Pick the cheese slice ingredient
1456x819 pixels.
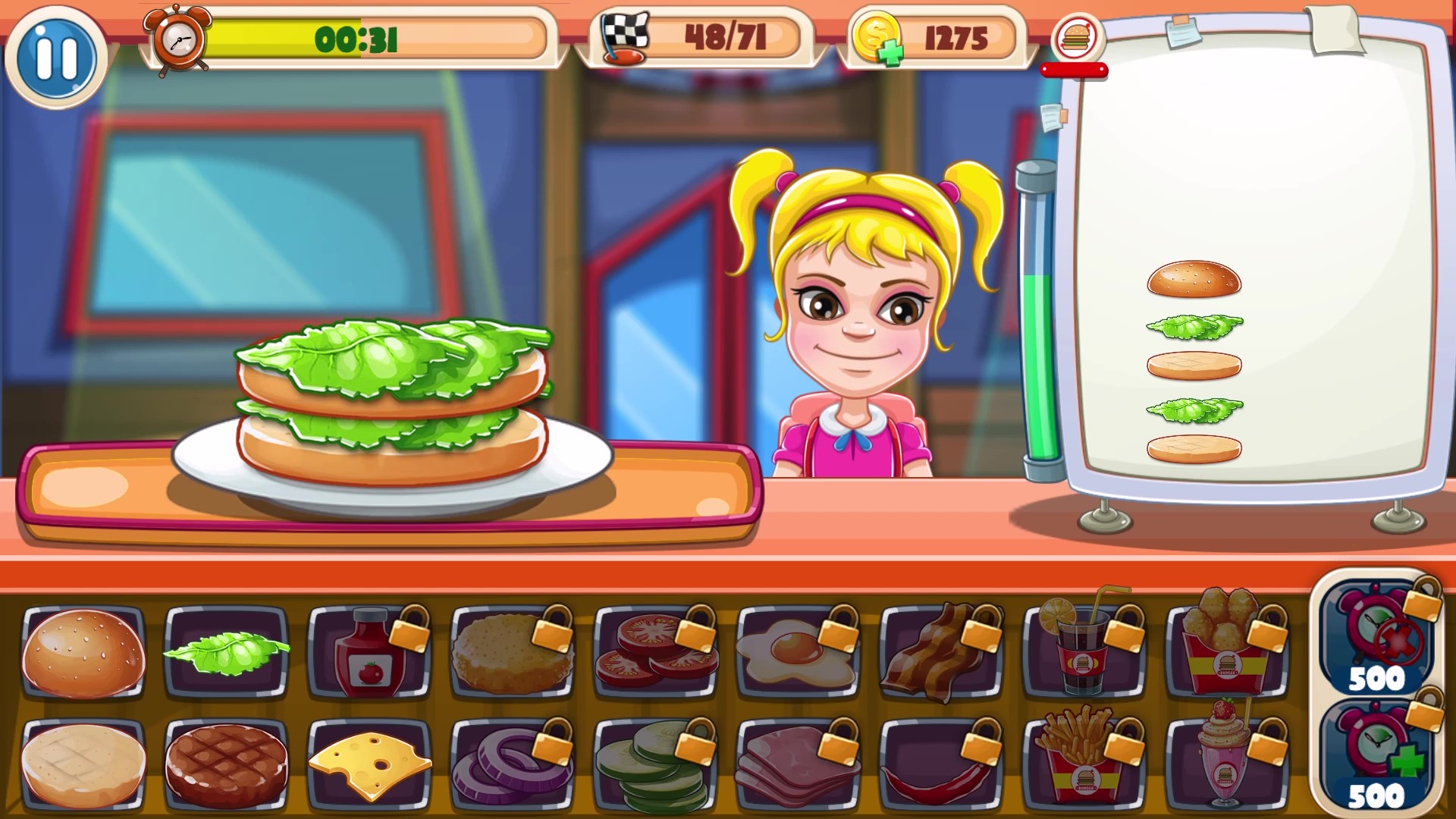(369, 762)
